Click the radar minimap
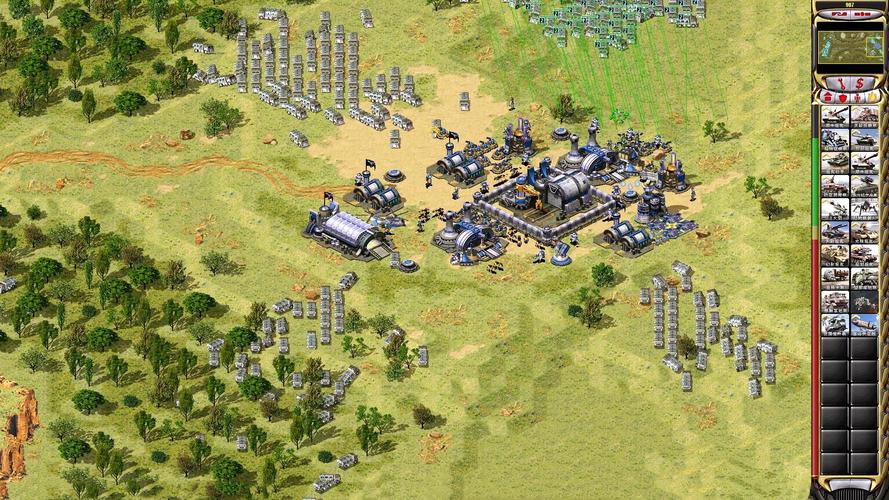Image resolution: width=889 pixels, height=500 pixels. coord(849,45)
